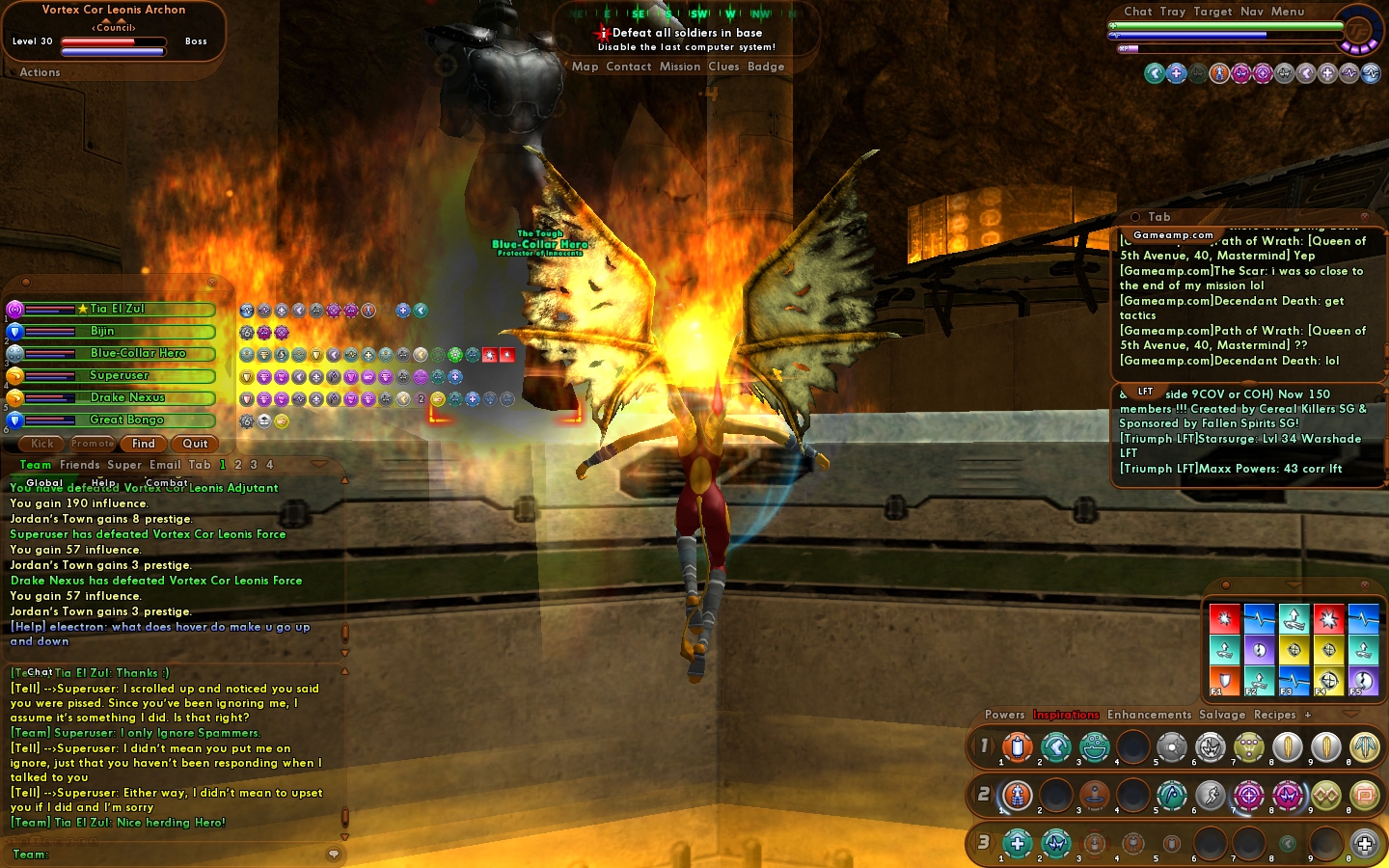The image size is (1389, 868).
Task: Click the Kick team button
Action: click(42, 444)
